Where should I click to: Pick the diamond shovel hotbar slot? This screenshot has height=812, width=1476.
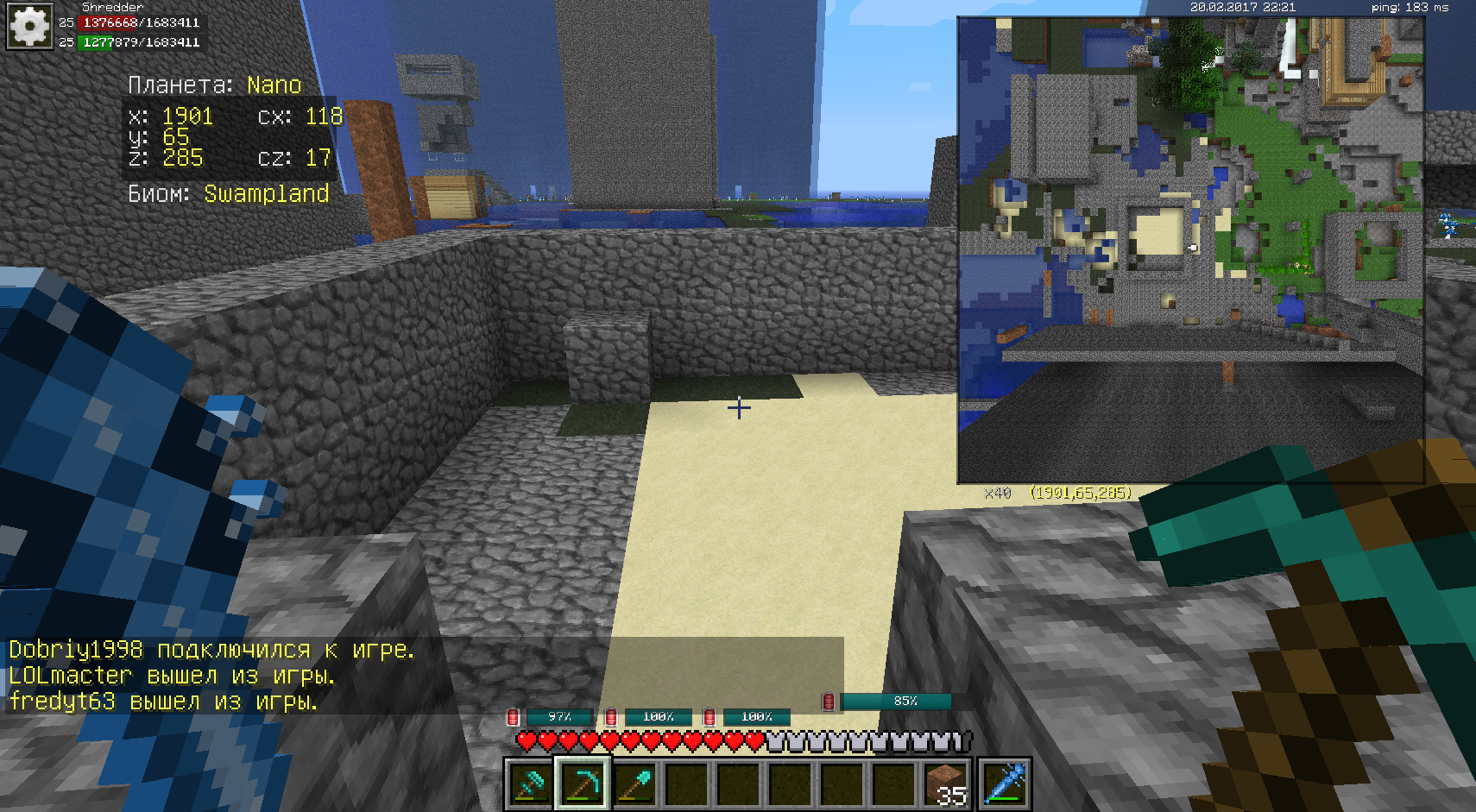634,784
